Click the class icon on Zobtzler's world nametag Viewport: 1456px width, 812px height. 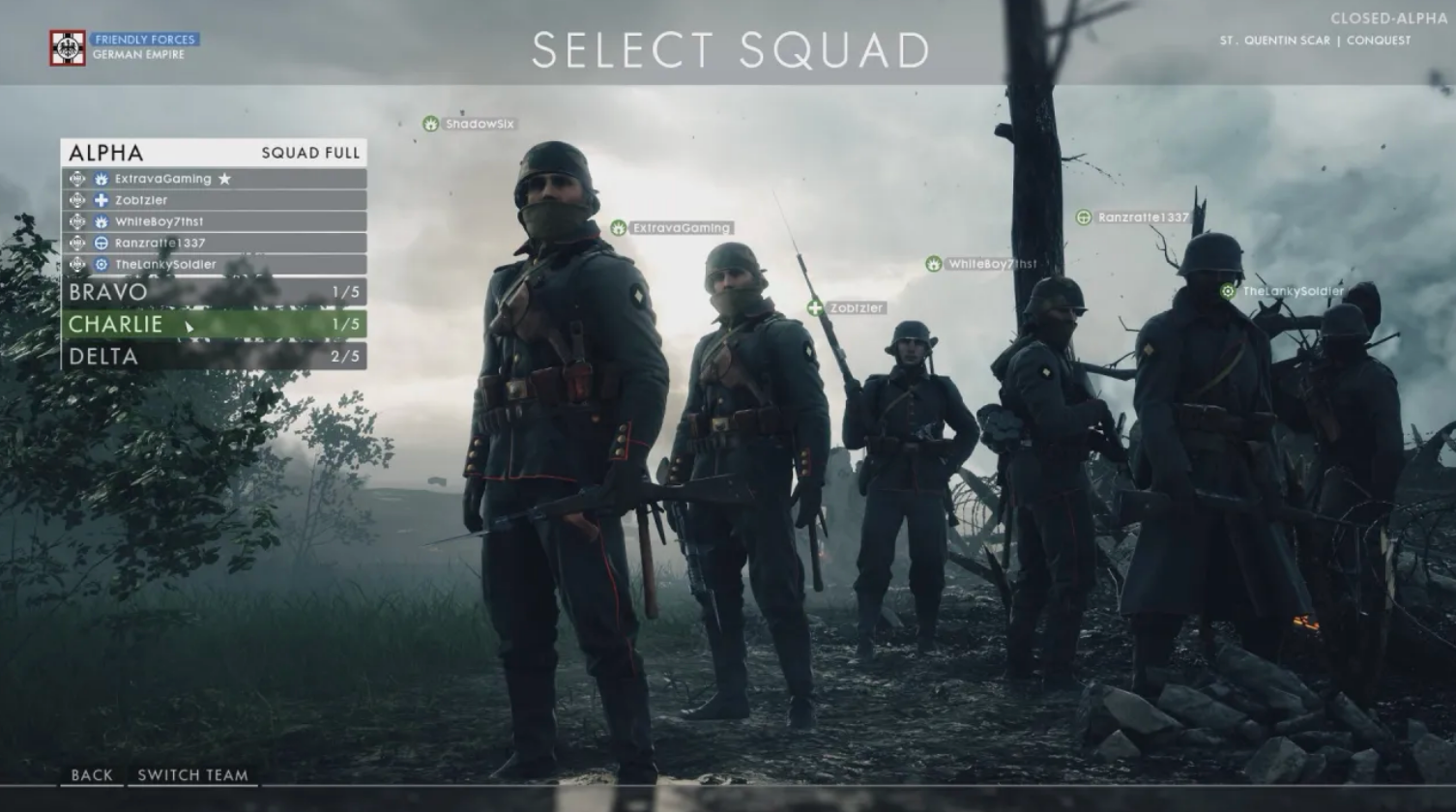coord(815,309)
